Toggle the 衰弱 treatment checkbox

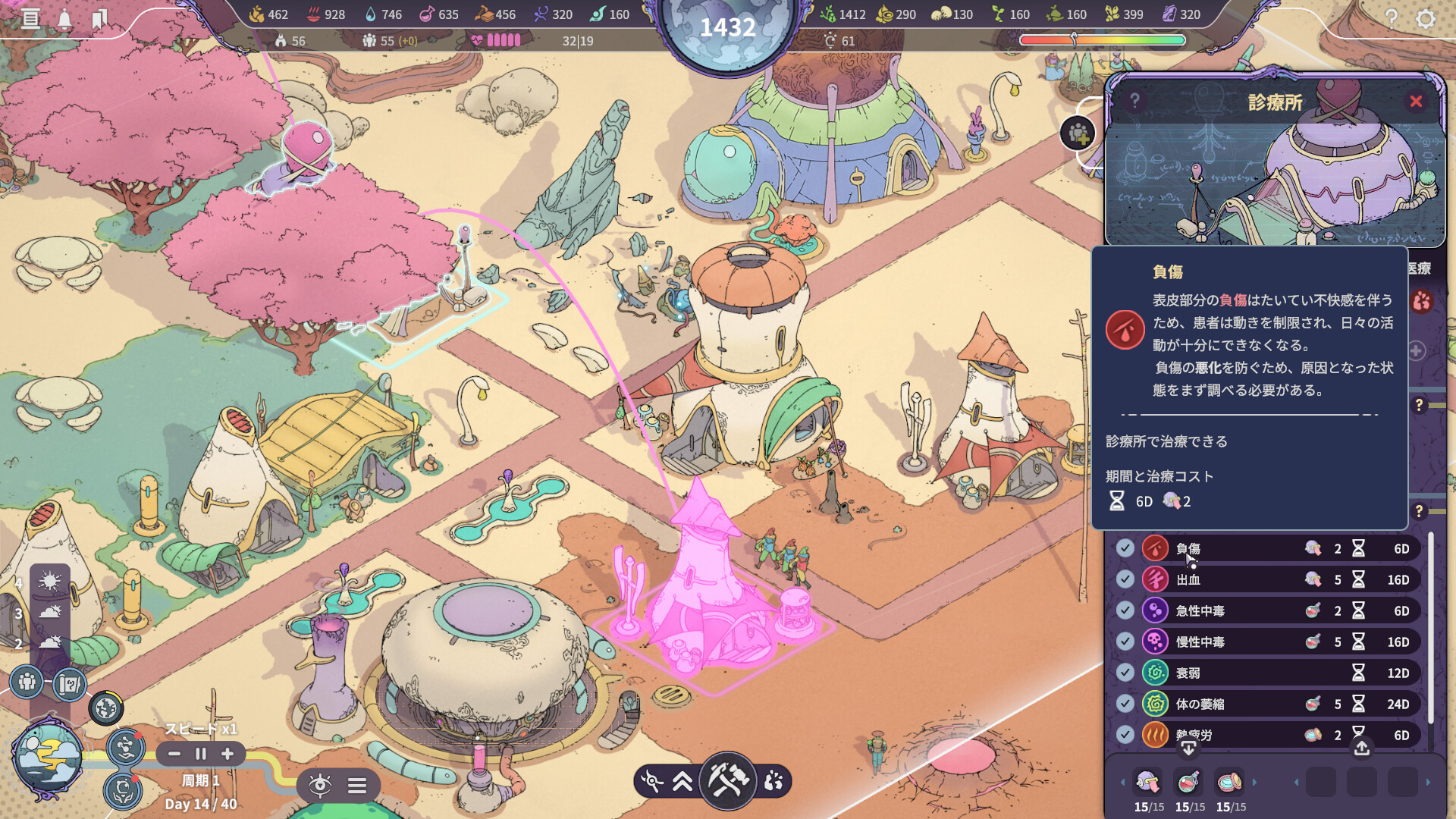(x=1125, y=673)
